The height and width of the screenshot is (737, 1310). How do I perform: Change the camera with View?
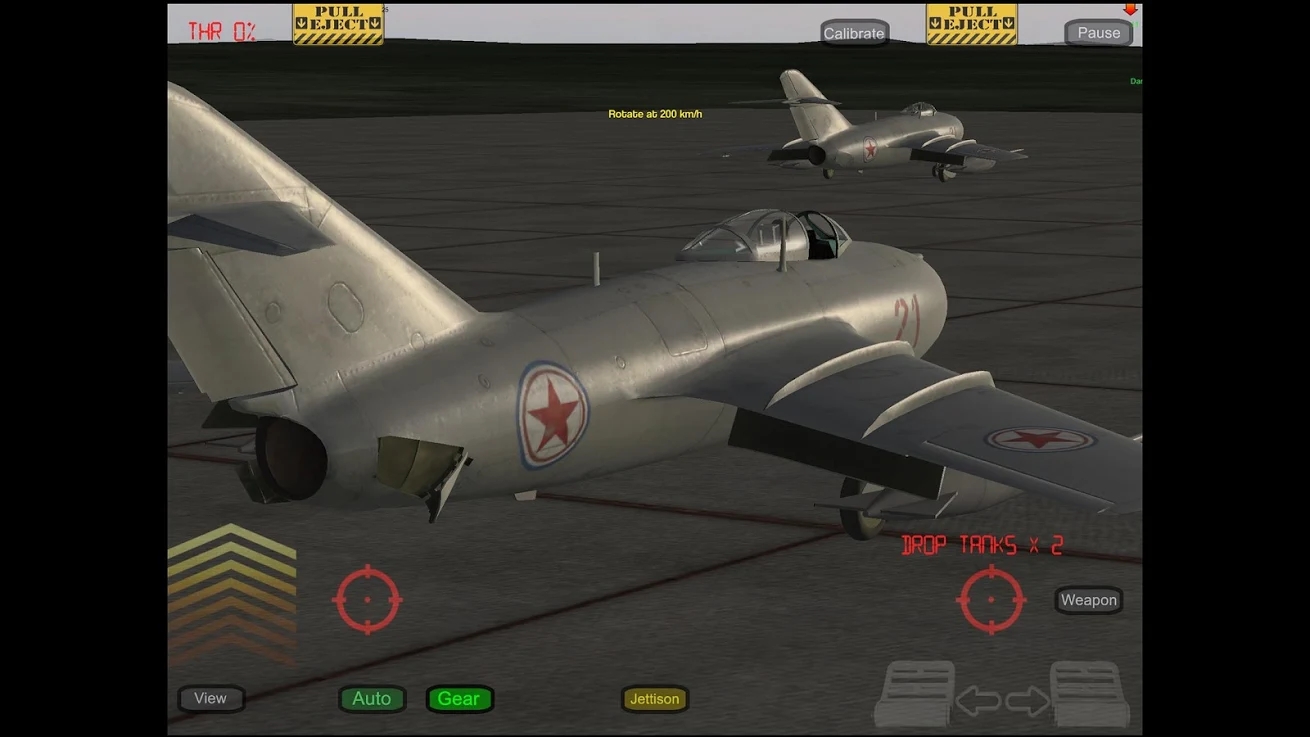210,698
